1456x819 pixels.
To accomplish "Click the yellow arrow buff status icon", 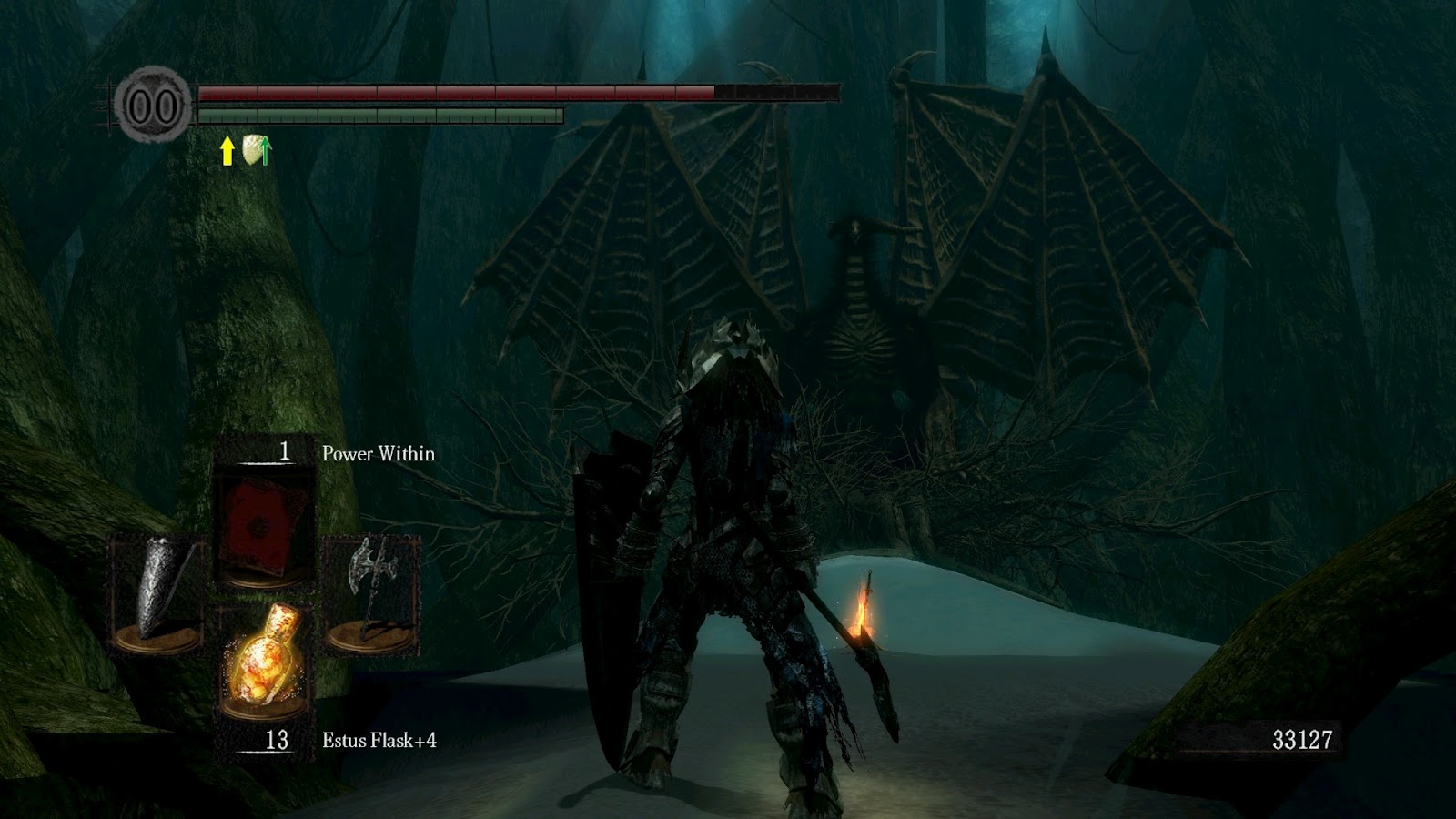I will point(227,150).
